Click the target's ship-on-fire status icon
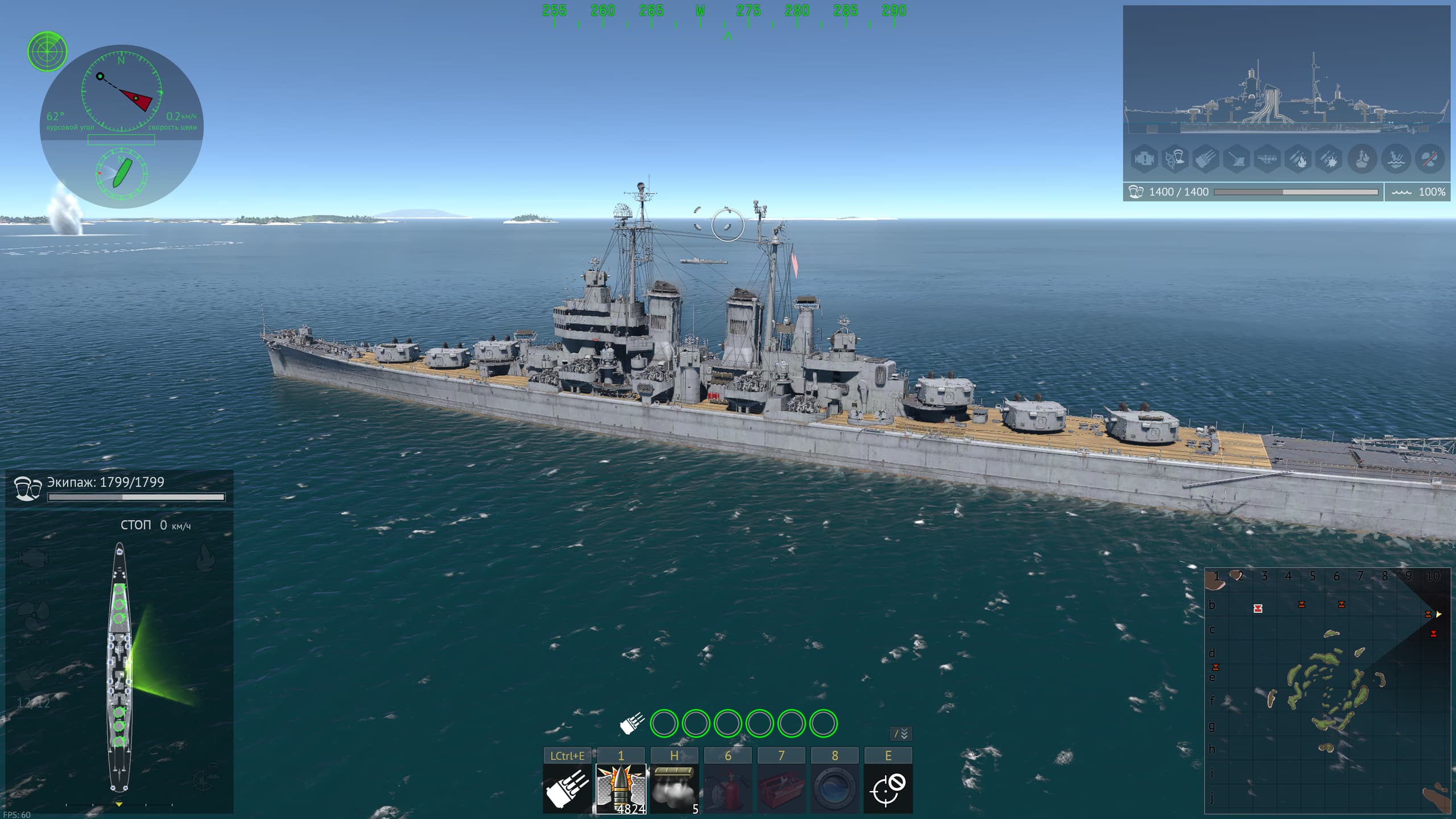The width and height of the screenshot is (1456, 819). click(x=1362, y=159)
